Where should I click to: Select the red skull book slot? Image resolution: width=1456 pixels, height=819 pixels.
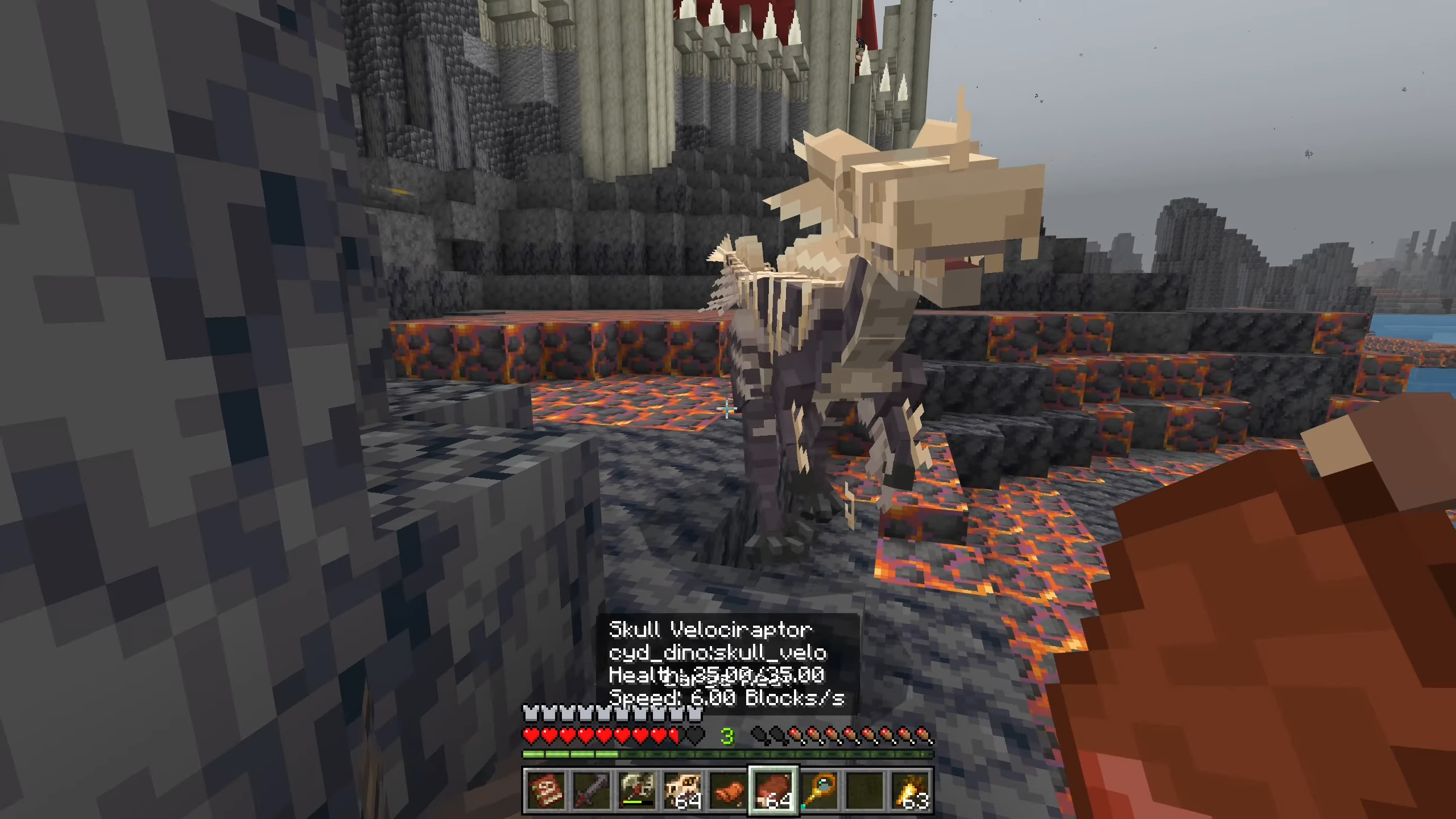[x=545, y=791]
